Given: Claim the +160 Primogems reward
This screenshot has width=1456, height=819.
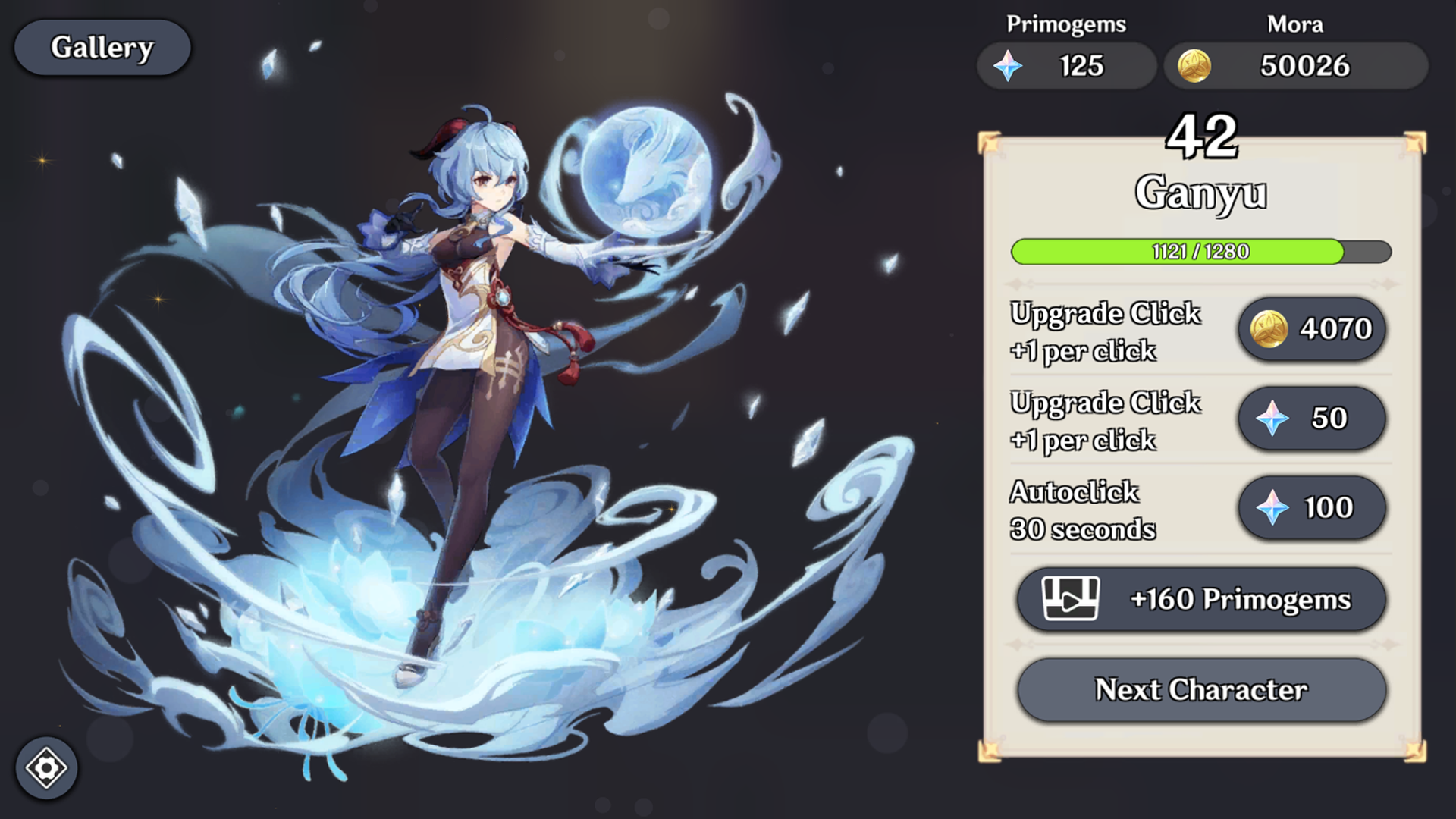Looking at the screenshot, I should [x=1203, y=599].
